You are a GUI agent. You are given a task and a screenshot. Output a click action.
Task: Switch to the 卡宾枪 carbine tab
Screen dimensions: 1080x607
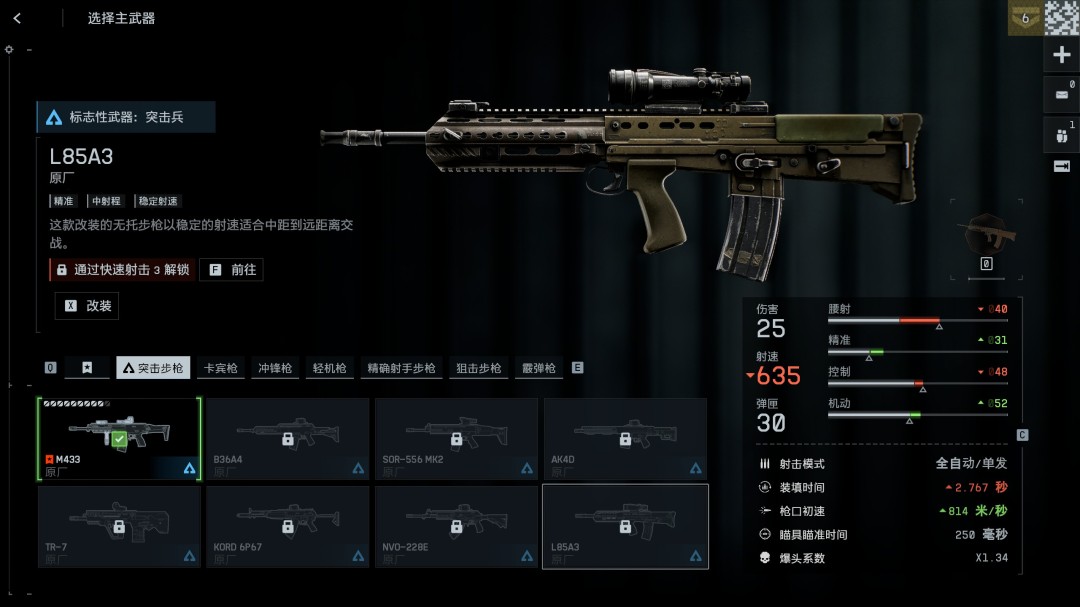click(220, 368)
